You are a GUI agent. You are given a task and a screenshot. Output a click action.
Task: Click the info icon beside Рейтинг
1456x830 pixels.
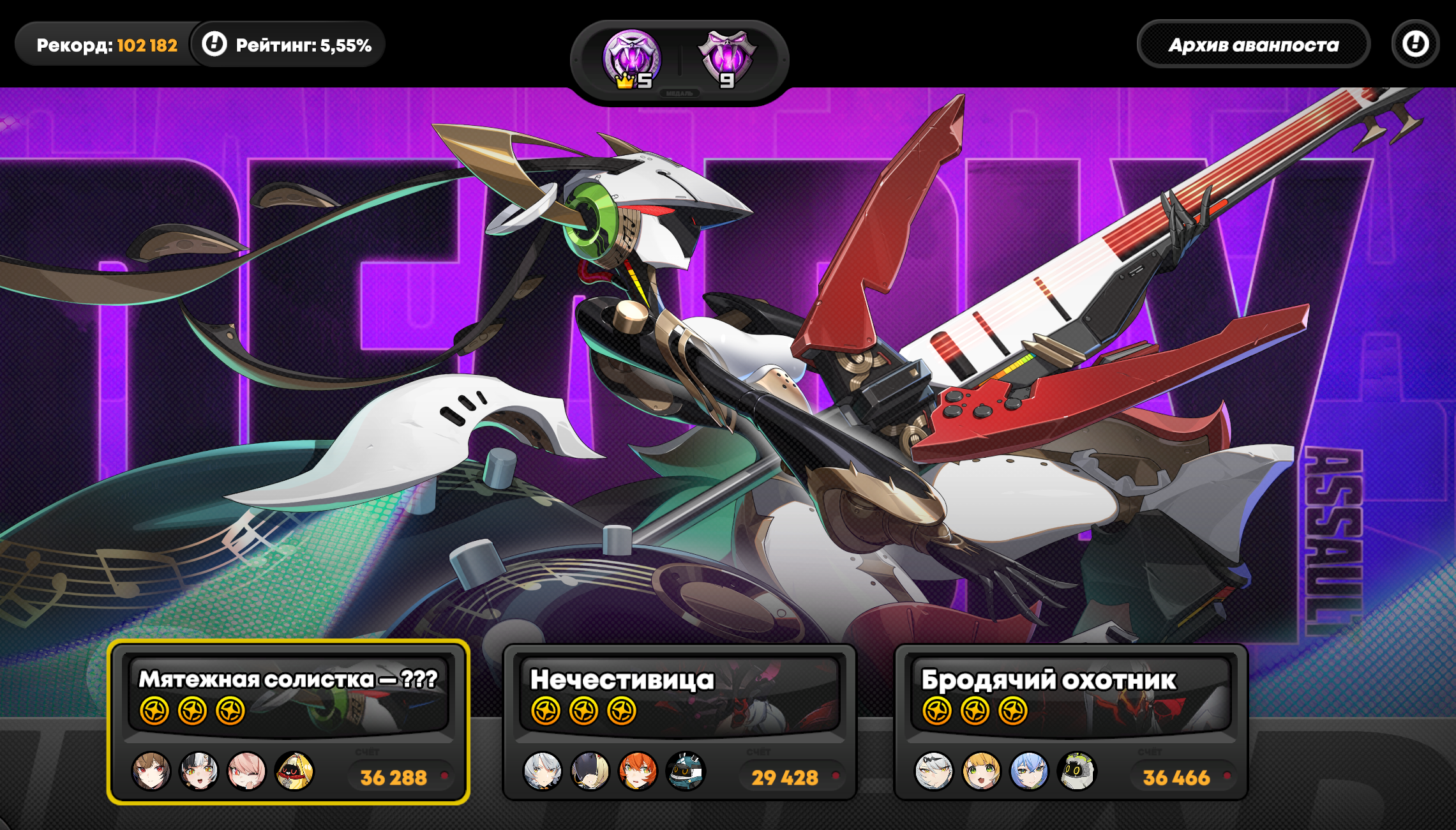point(214,44)
